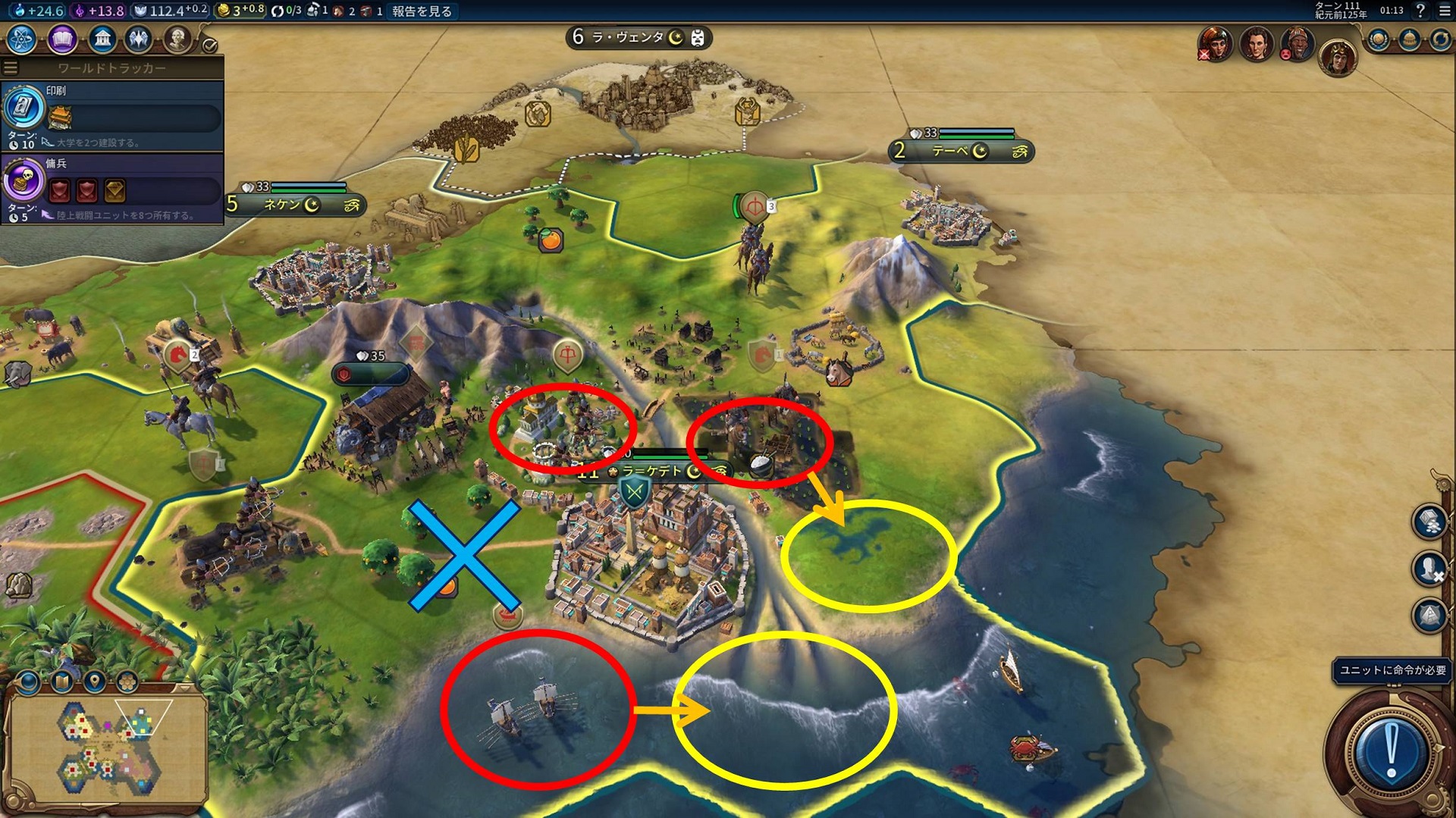Select the 印刷 research tracker entry
The image size is (1456, 818).
tap(112, 115)
